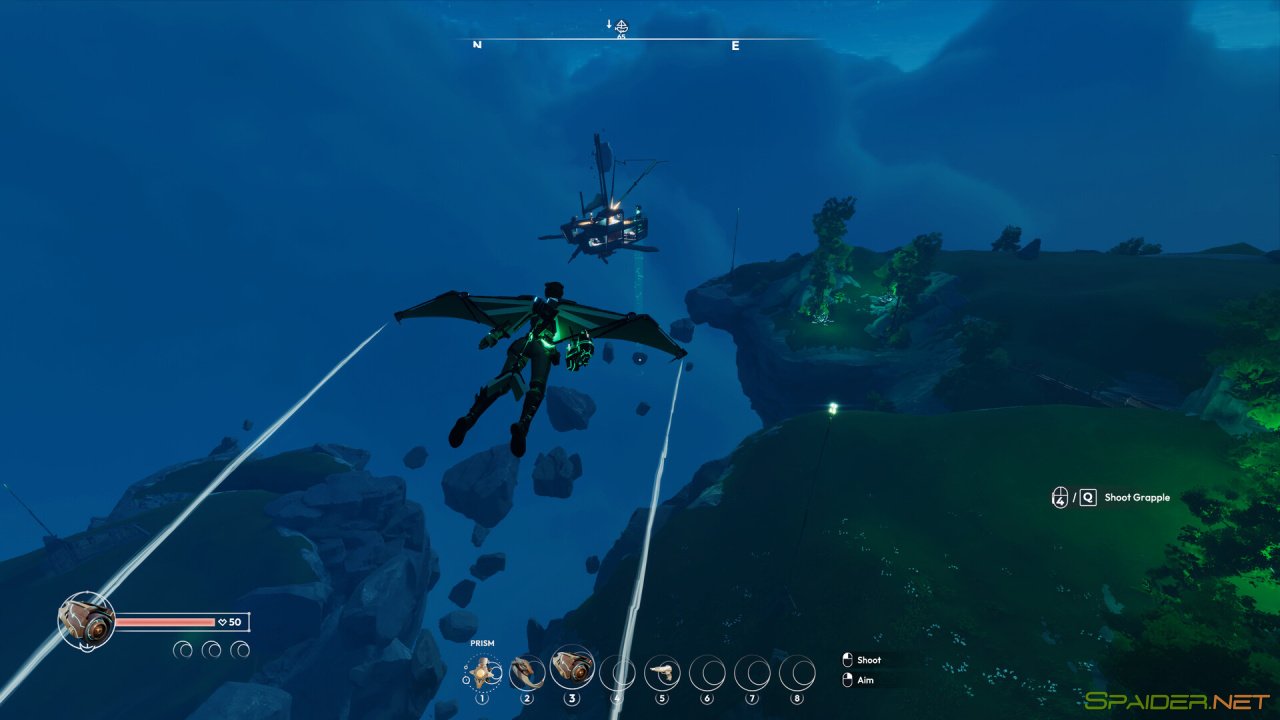This screenshot has height=720, width=1280.
Task: Select the pistol in hotbar slot 5
Action: click(x=661, y=672)
